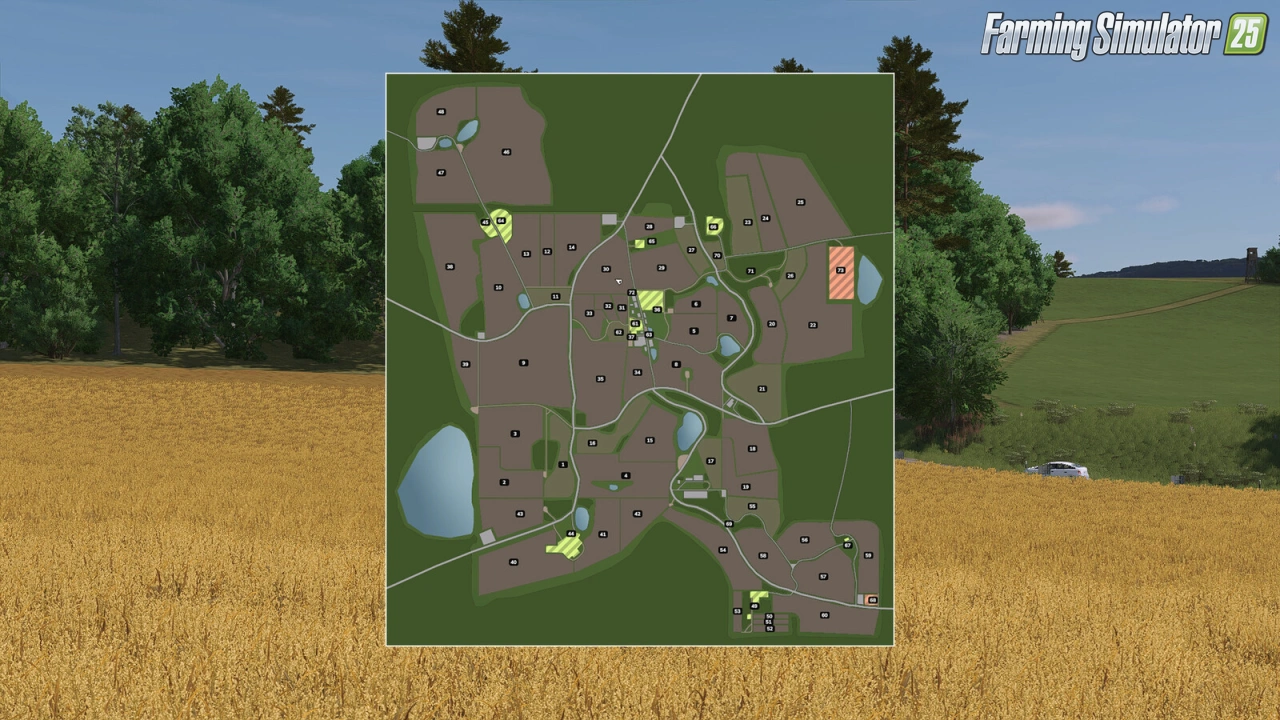Select field 22 on the map
The image size is (1280, 720).
[812, 325]
